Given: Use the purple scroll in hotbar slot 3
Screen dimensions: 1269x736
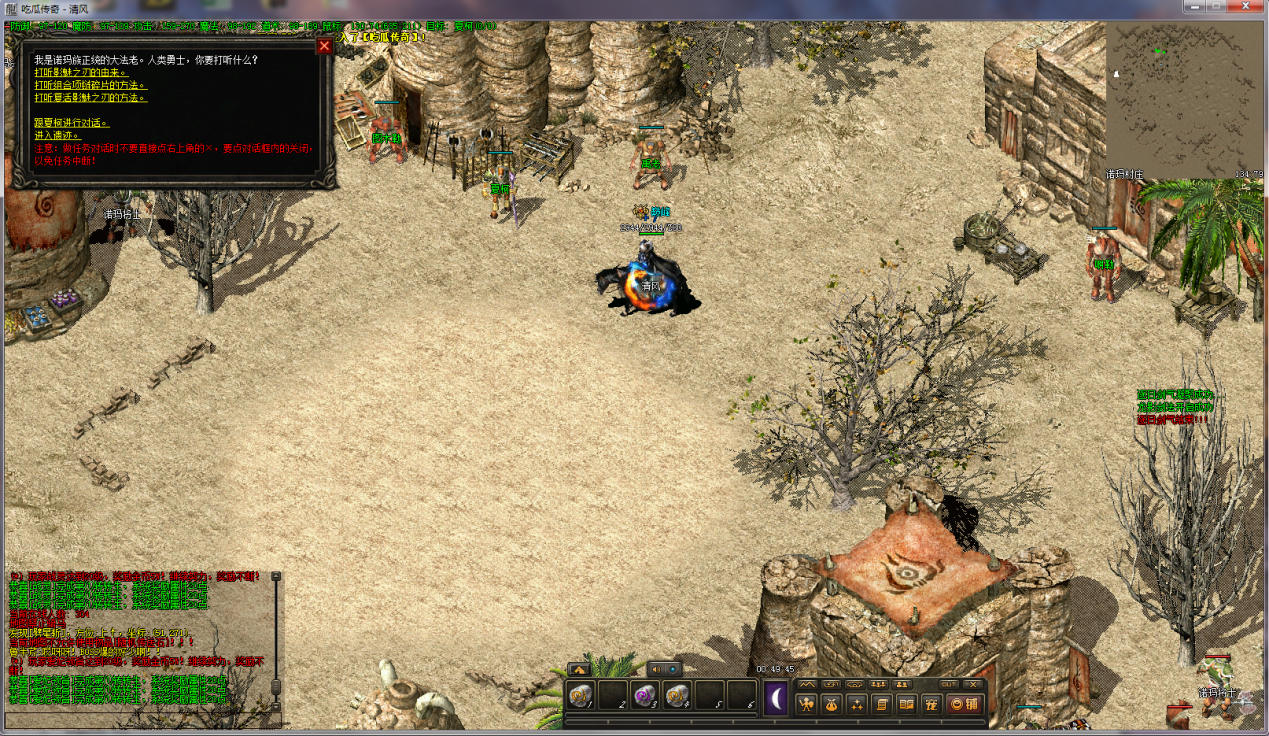Looking at the screenshot, I should (x=645, y=696).
